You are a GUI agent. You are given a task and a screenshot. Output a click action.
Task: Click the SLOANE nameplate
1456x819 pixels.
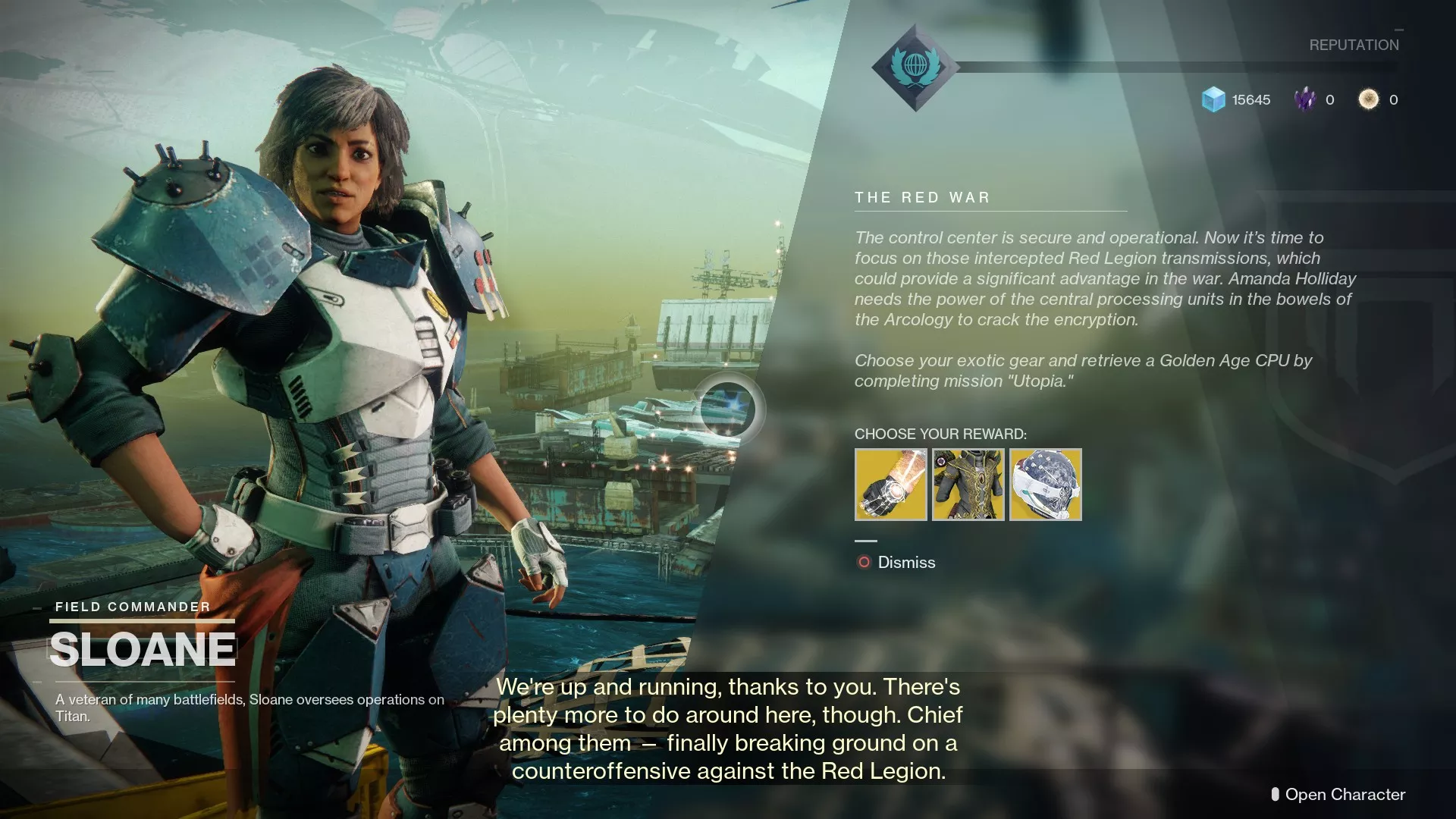143,648
